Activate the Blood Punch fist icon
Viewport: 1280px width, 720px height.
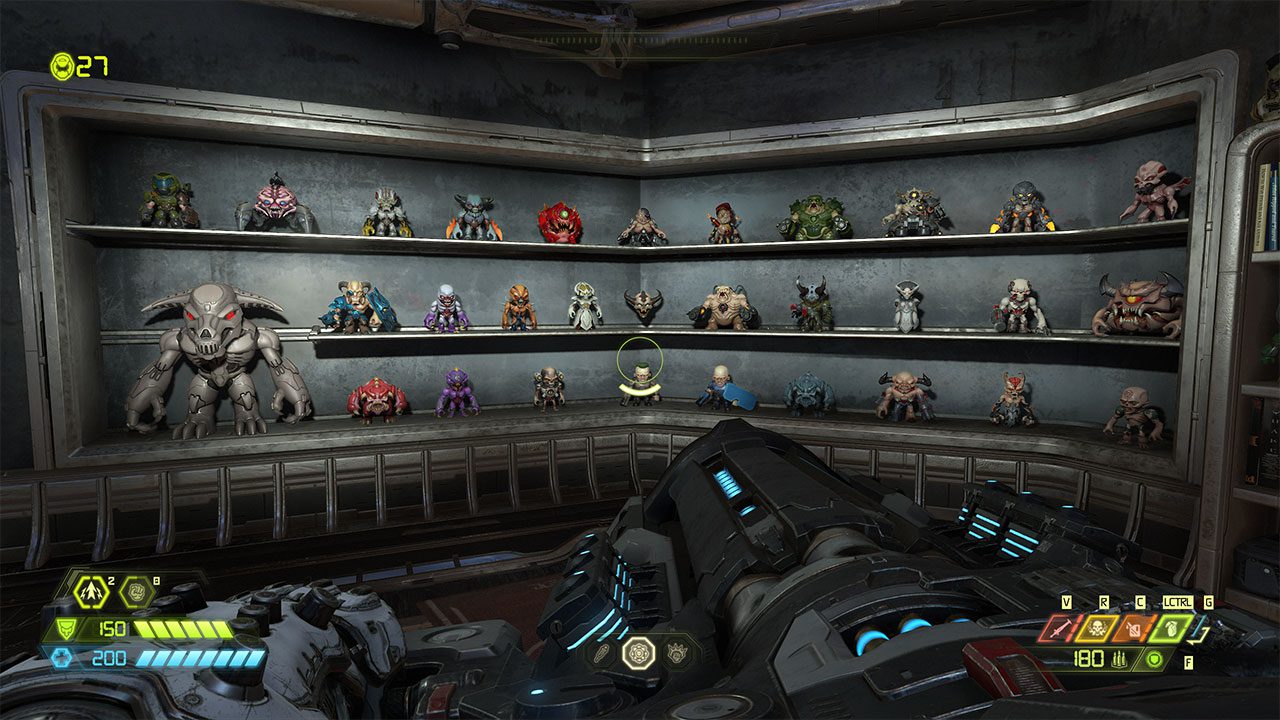(135, 593)
